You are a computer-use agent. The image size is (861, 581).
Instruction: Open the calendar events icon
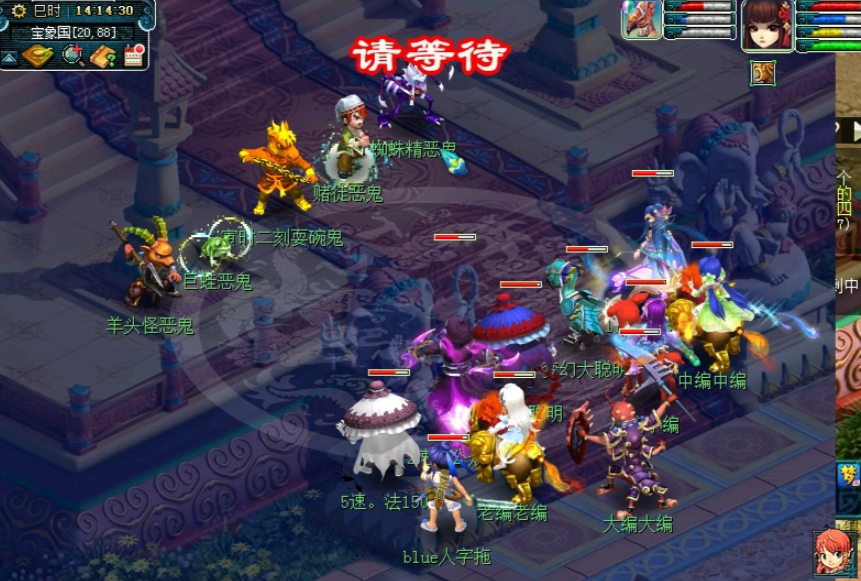pyautogui.click(x=134, y=56)
